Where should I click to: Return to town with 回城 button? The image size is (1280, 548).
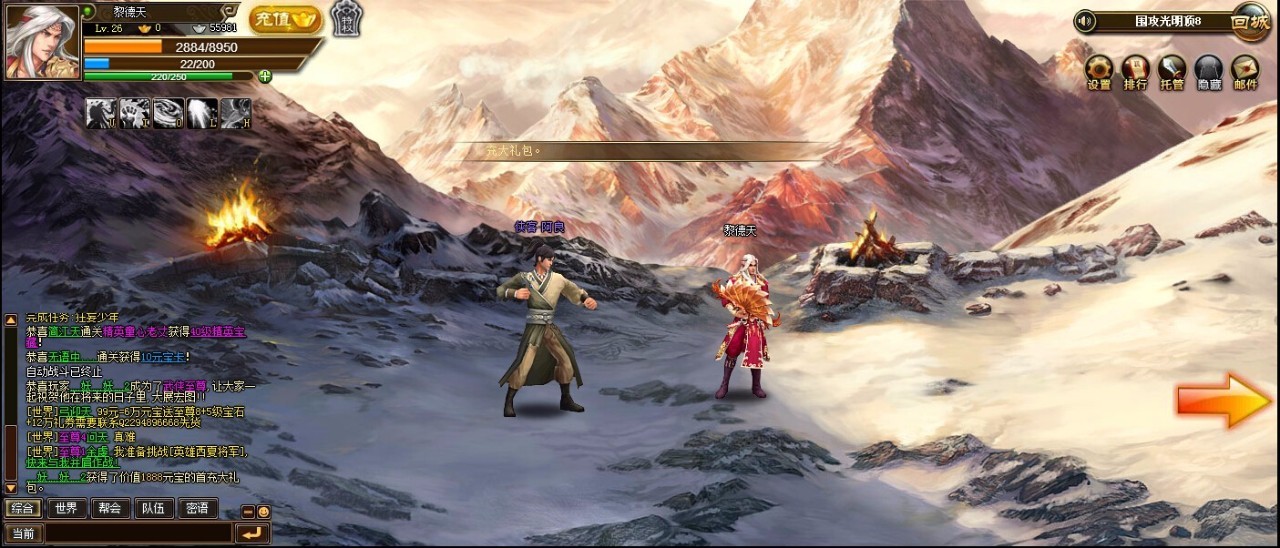(x=1250, y=21)
